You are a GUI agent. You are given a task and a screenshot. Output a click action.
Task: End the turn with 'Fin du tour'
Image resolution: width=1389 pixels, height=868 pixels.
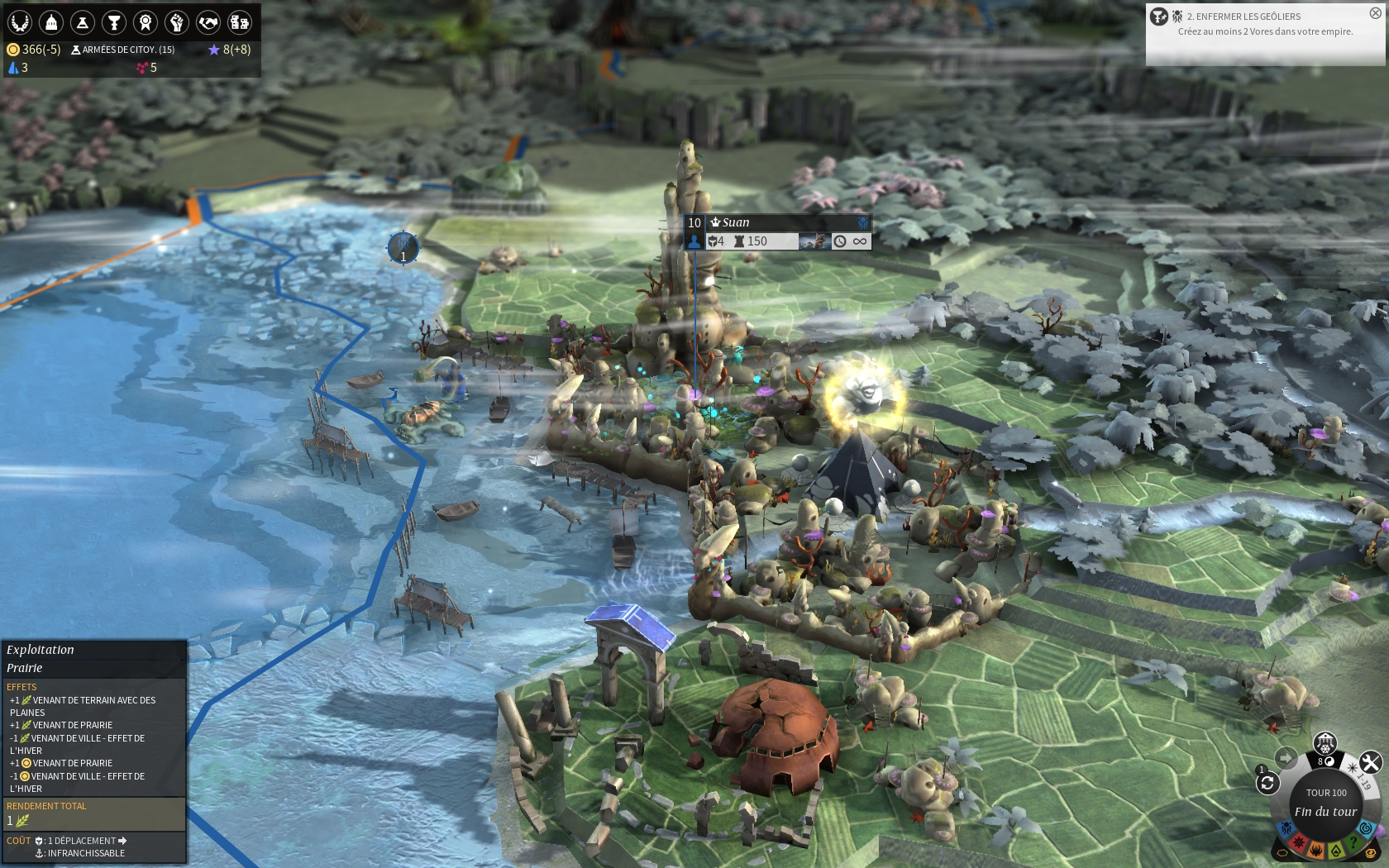point(1325,812)
